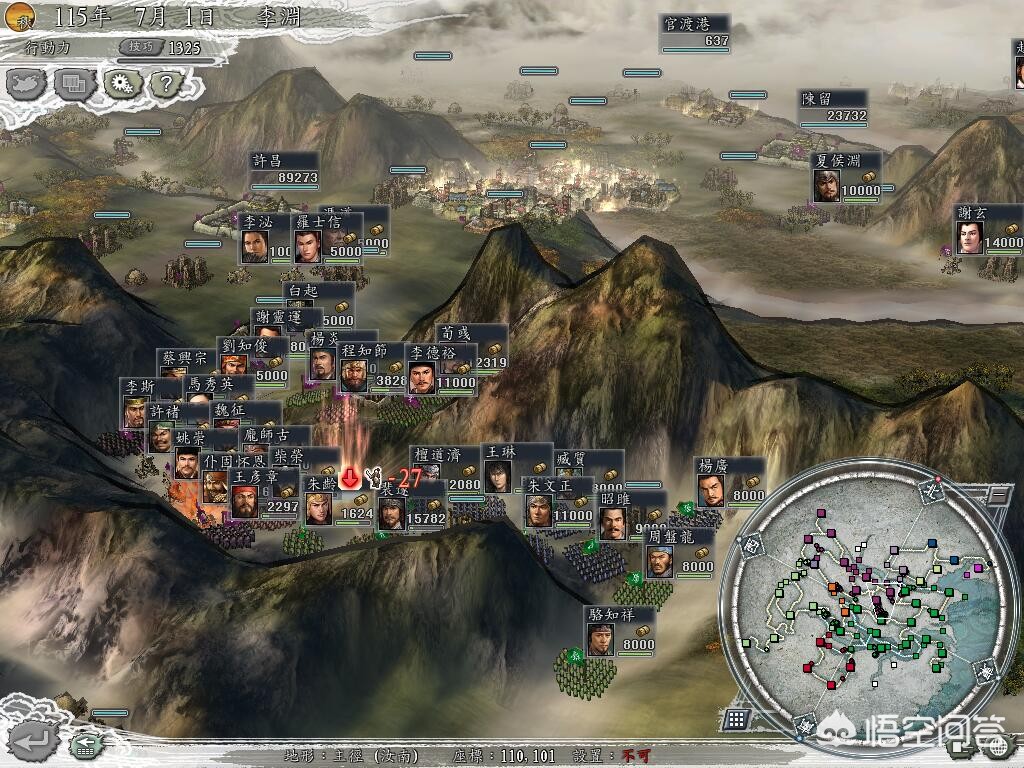Open the China overview map button
This screenshot has height=768, width=1024.
point(27,83)
